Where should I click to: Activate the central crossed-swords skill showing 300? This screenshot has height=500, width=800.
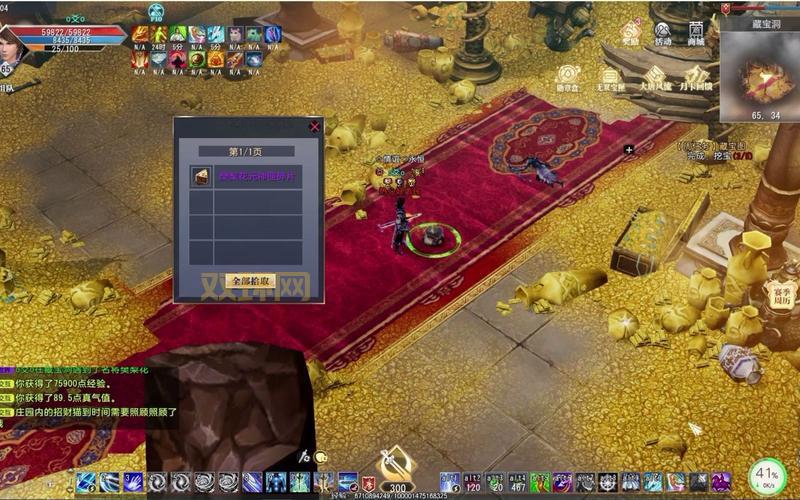click(x=398, y=470)
